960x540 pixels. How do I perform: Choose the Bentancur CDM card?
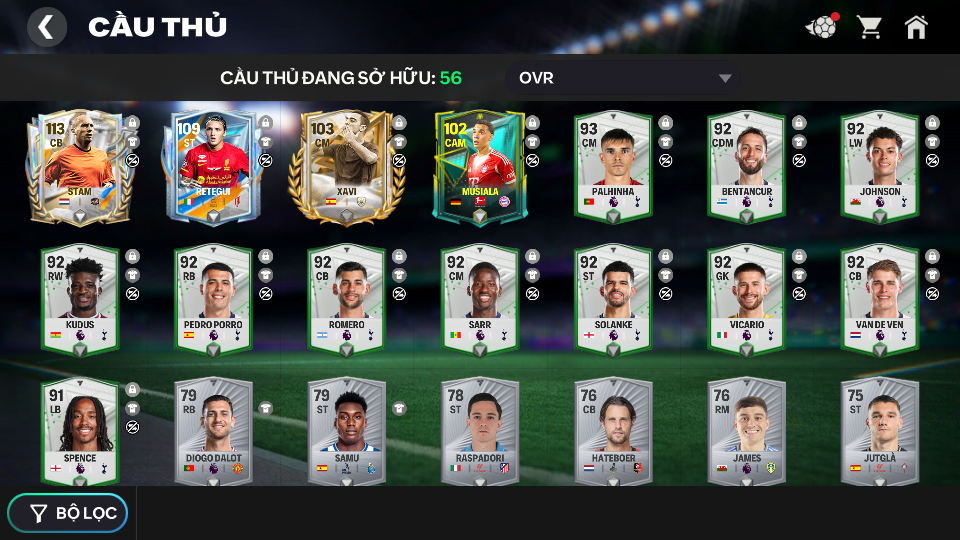[x=746, y=167]
